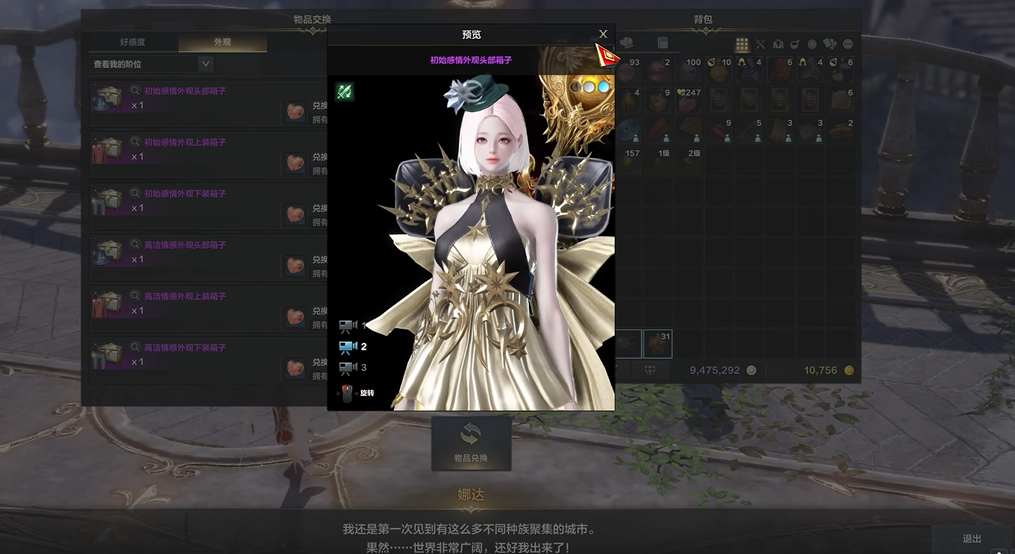Open the 查看我的阶位 dropdown
Image resolution: width=1015 pixels, height=554 pixels.
(205, 64)
